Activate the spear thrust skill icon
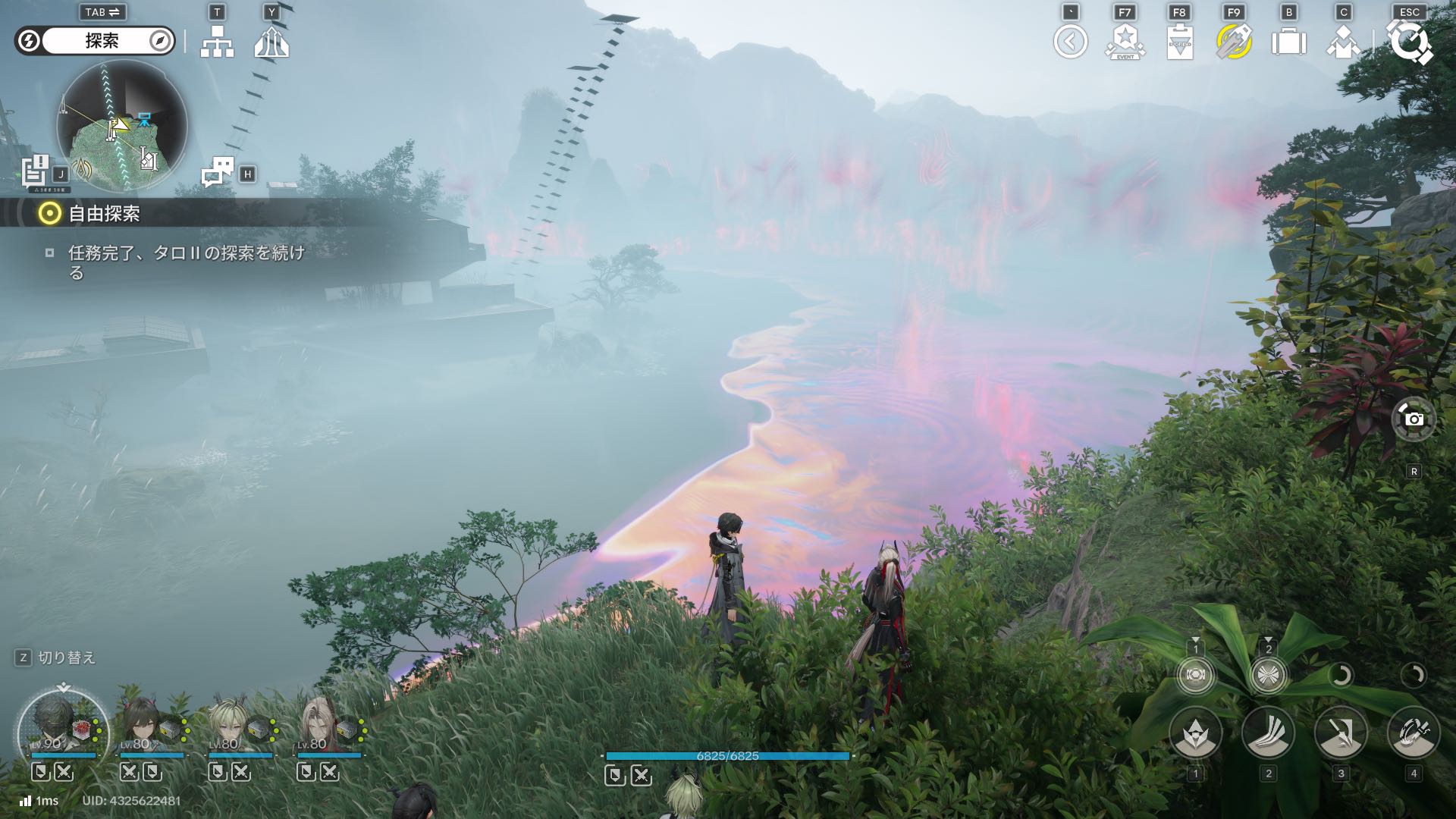Image resolution: width=1456 pixels, height=819 pixels. tap(1341, 734)
